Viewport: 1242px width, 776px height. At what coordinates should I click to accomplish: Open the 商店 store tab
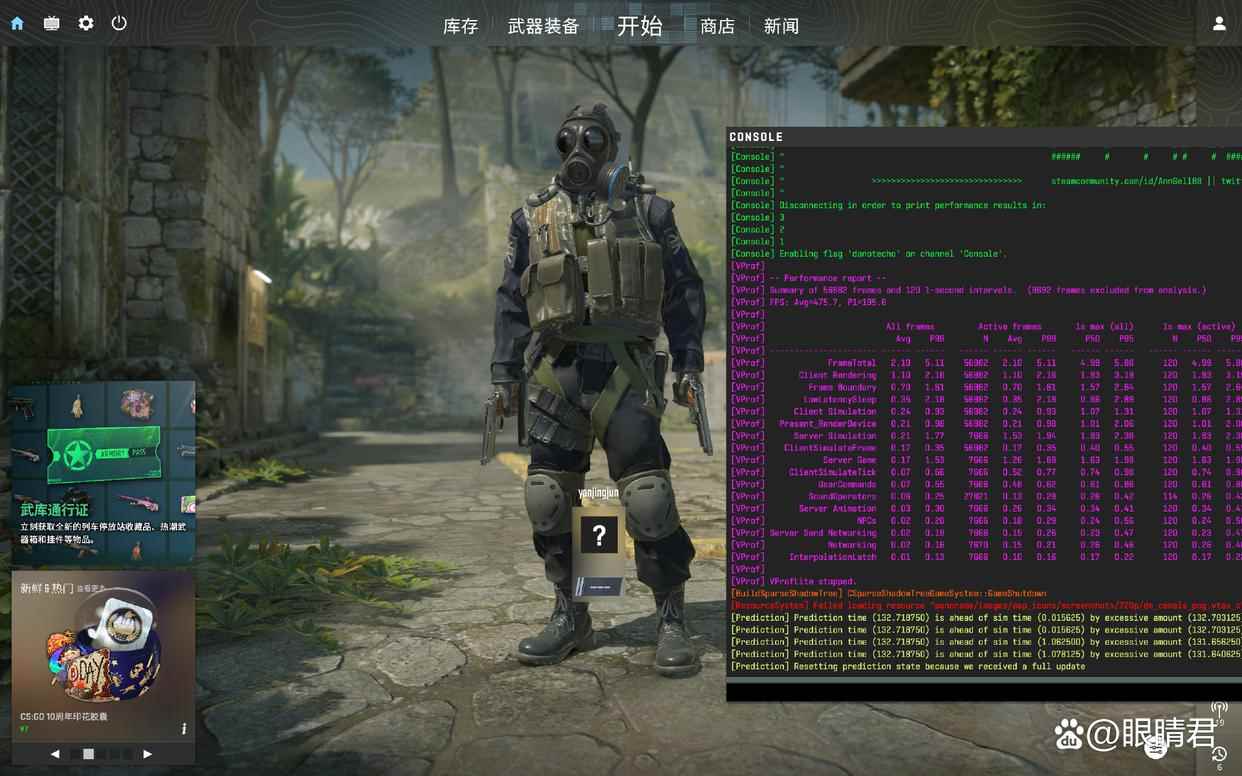[717, 26]
